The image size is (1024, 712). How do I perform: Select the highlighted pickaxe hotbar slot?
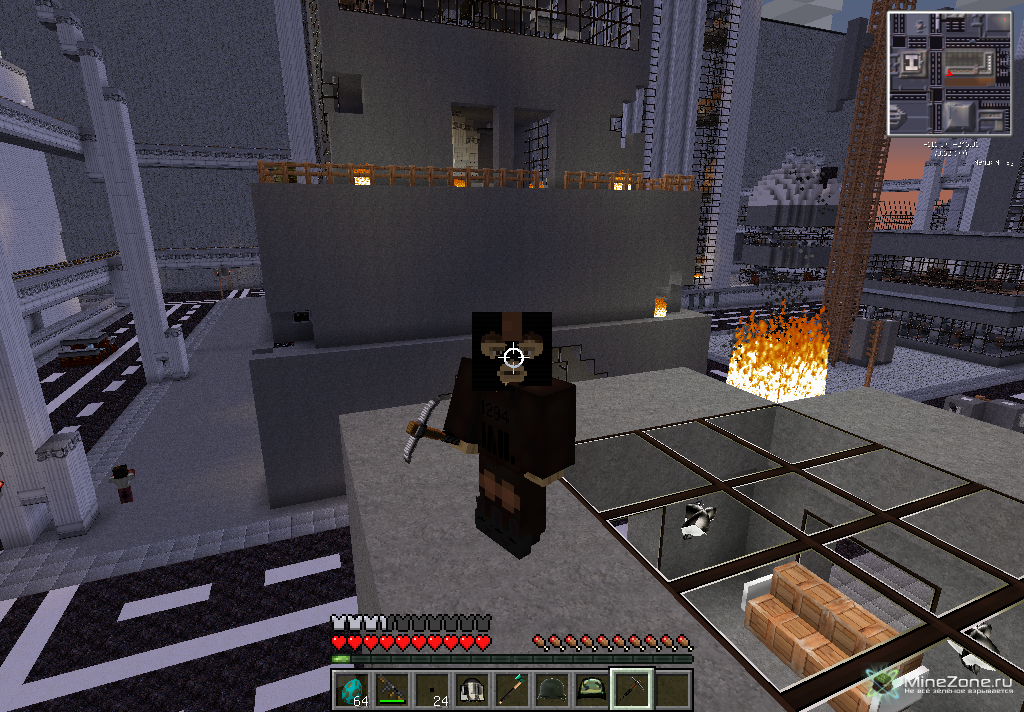coord(632,689)
